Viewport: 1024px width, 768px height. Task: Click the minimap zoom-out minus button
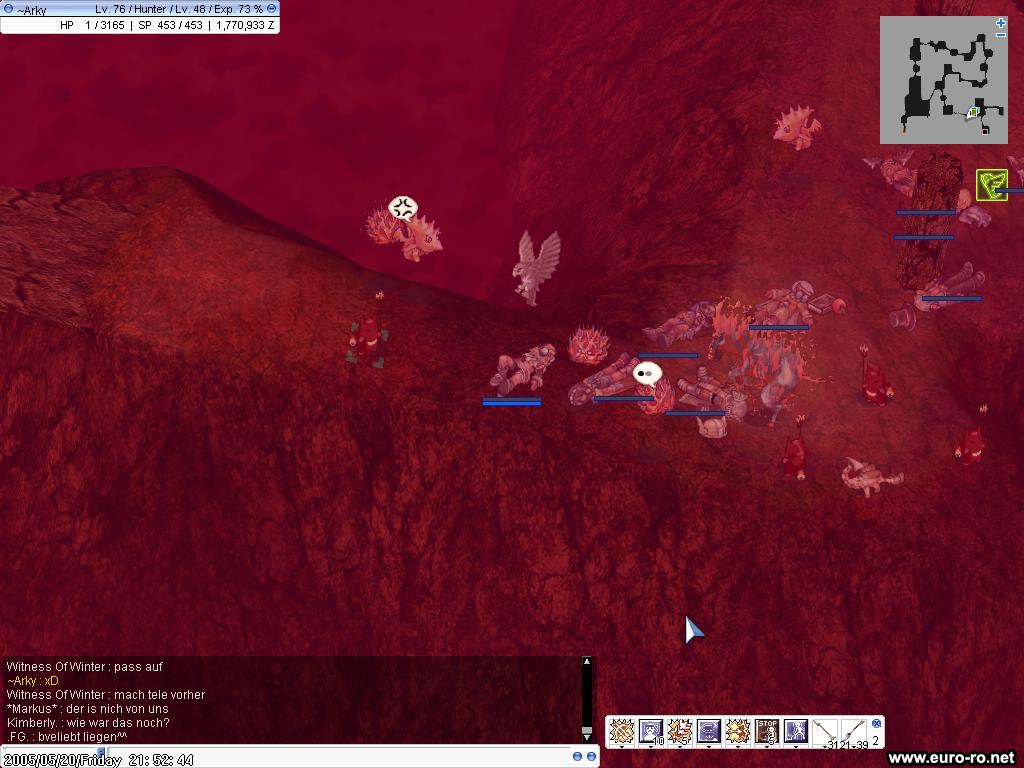1001,35
